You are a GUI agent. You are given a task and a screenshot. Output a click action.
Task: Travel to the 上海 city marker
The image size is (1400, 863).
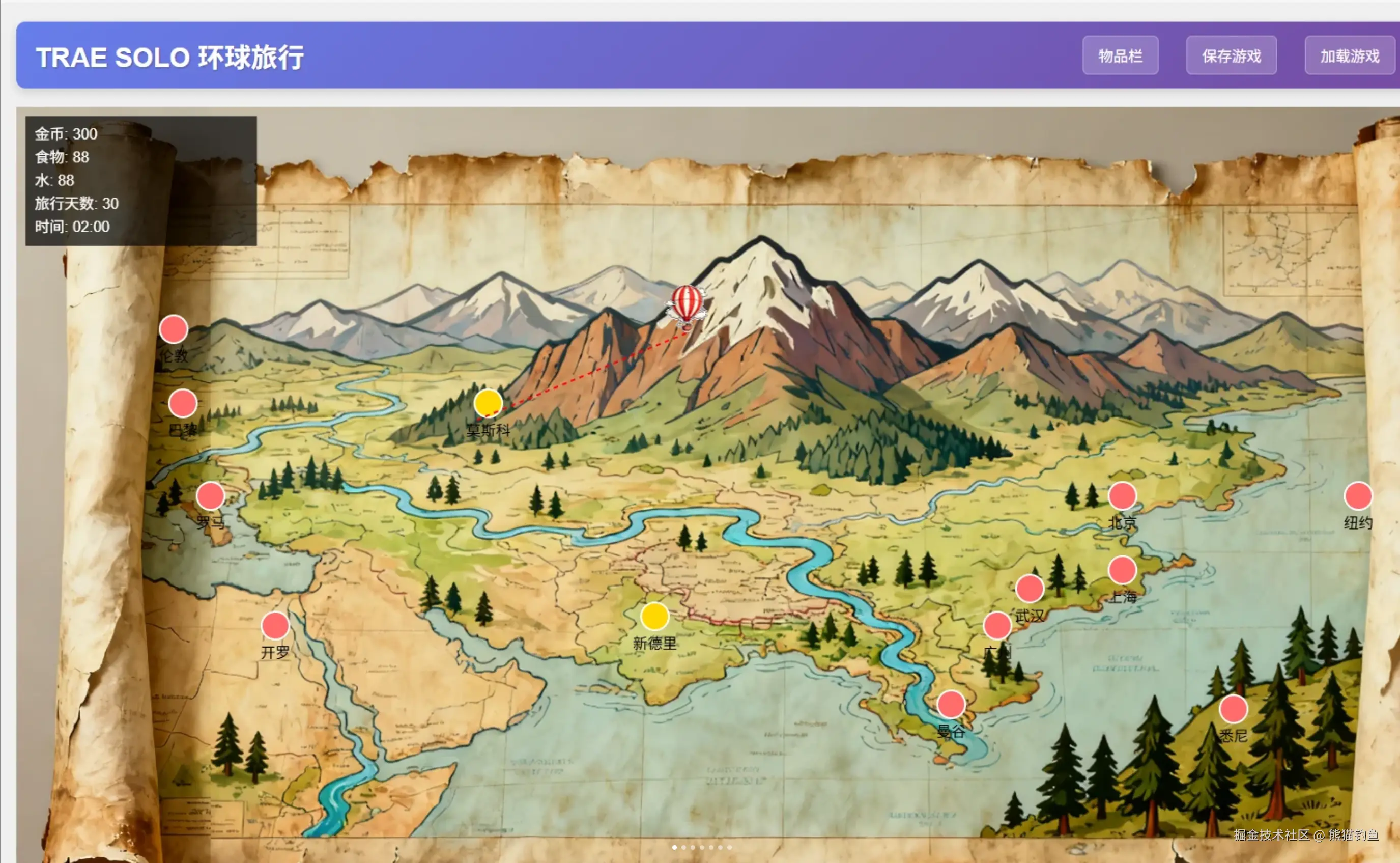click(1122, 570)
